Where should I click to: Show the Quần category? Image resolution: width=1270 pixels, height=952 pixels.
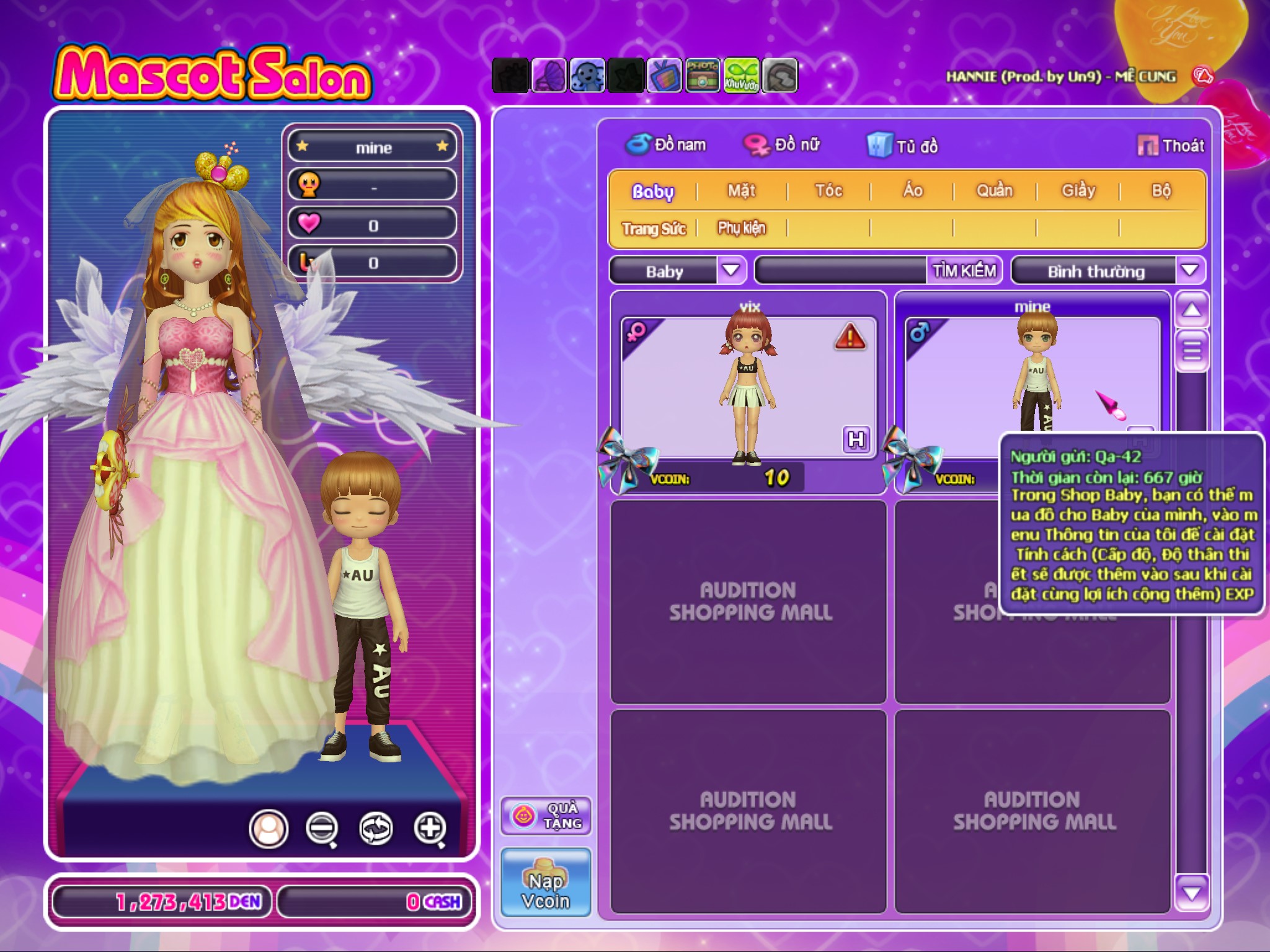coord(995,190)
